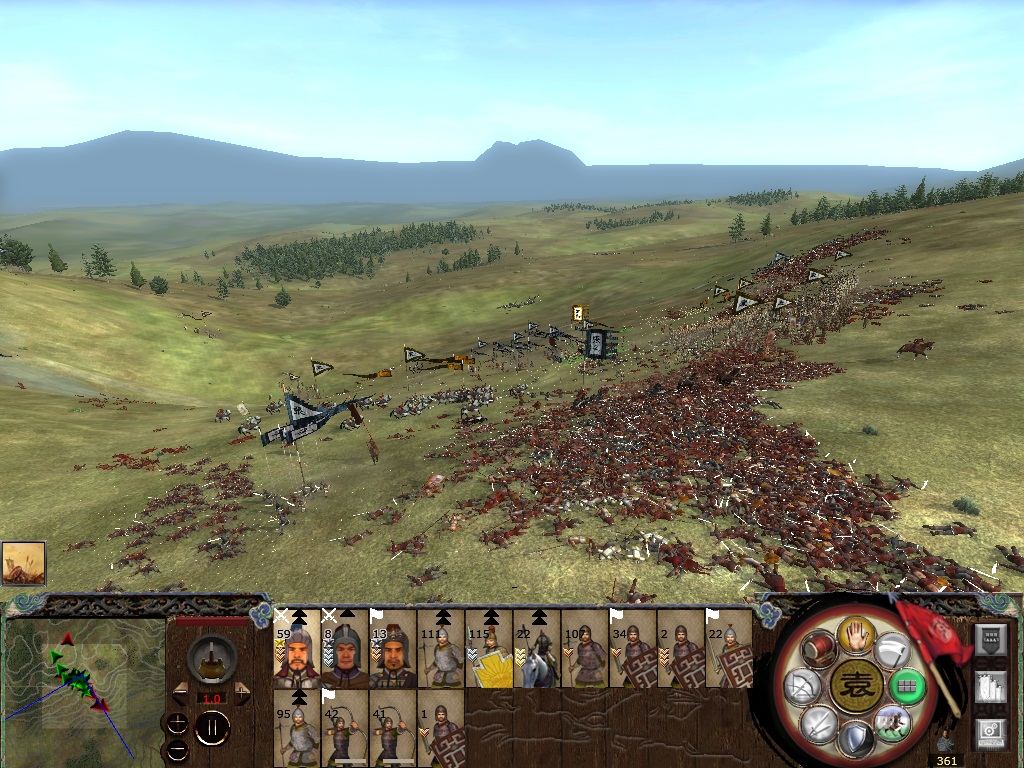Select the general's unit card with 59 men
Image resolution: width=1024 pixels, height=768 pixels.
tap(297, 650)
